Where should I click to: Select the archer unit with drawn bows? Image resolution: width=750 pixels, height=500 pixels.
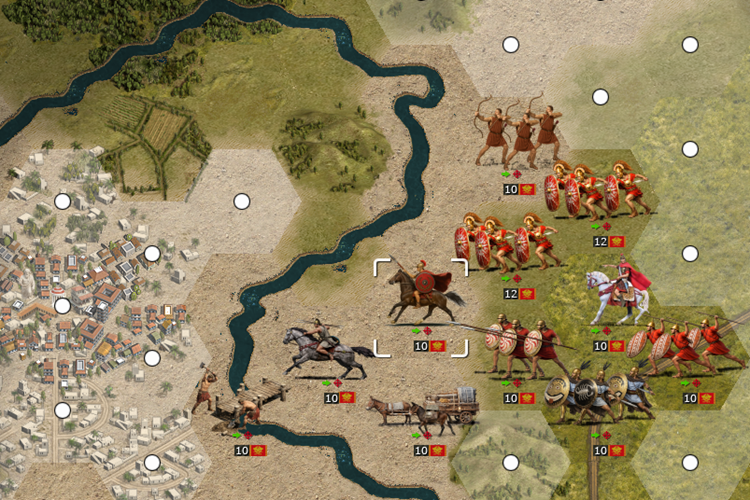click(x=519, y=135)
